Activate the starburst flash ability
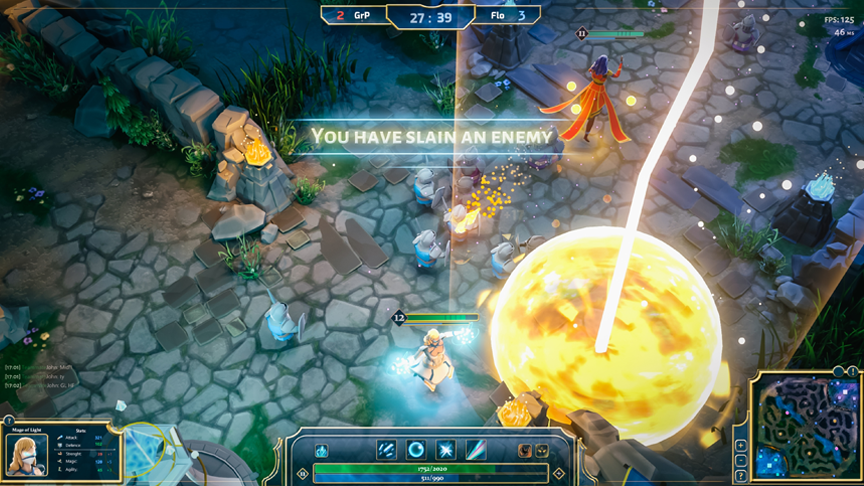The height and width of the screenshot is (486, 864). [x=446, y=450]
